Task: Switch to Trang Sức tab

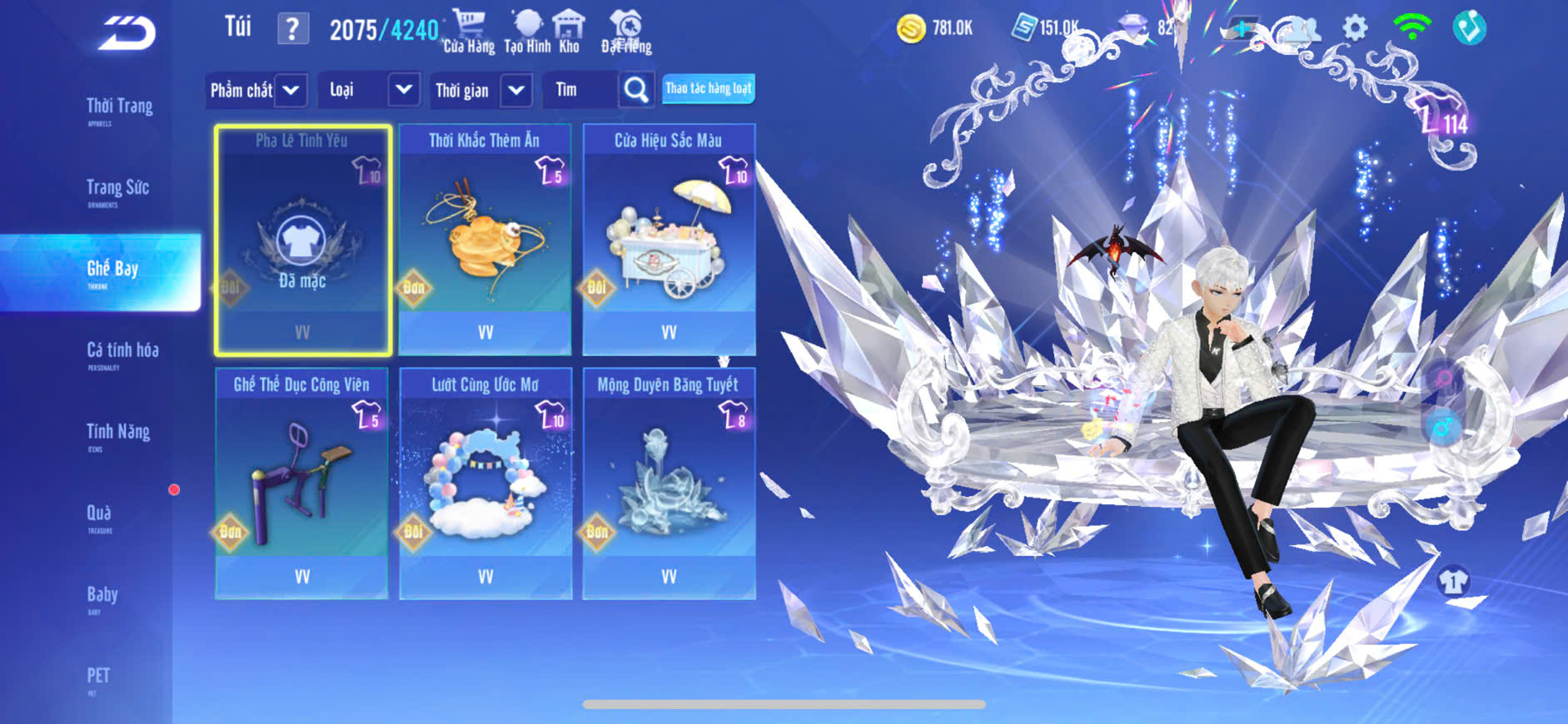Action: pos(117,190)
